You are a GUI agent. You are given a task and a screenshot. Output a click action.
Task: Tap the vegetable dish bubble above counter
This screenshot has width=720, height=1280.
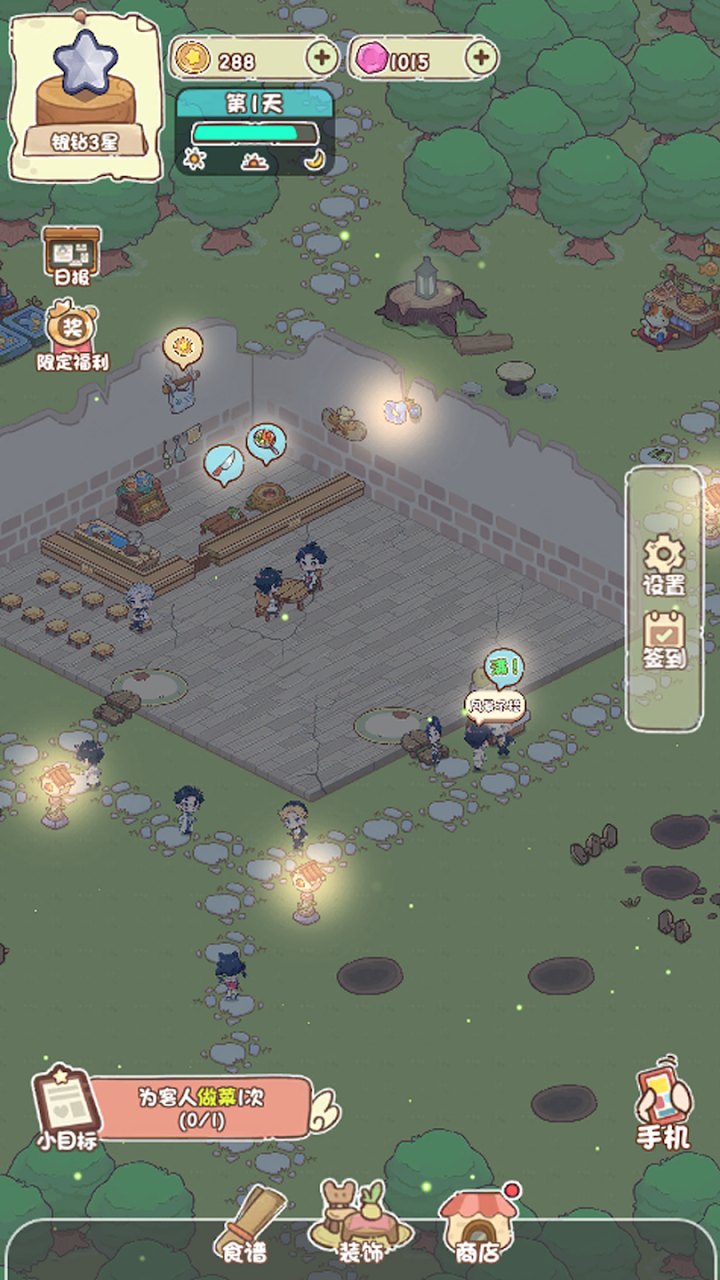266,441
